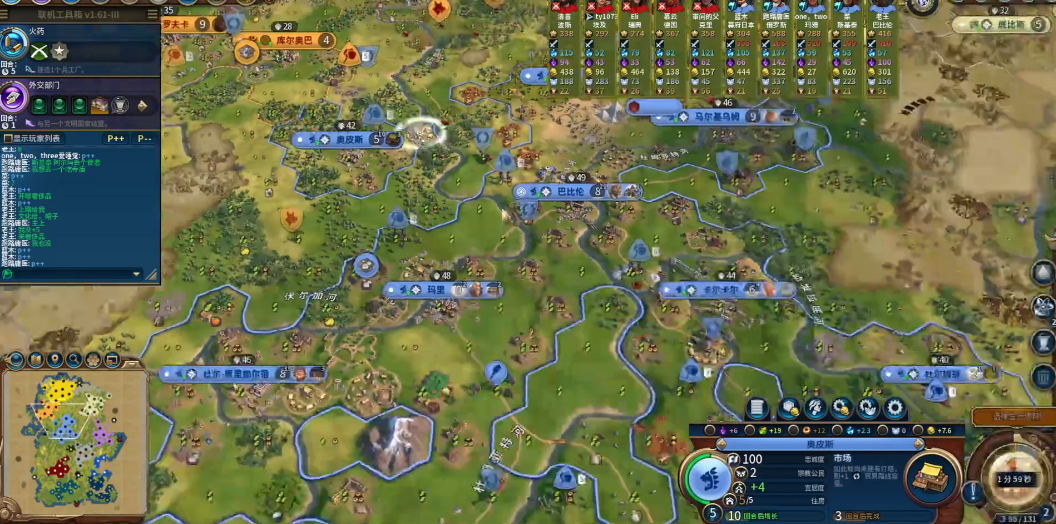Select the 巴比伦 city banner
Viewport: 1056px width, 524px height.
pos(569,191)
